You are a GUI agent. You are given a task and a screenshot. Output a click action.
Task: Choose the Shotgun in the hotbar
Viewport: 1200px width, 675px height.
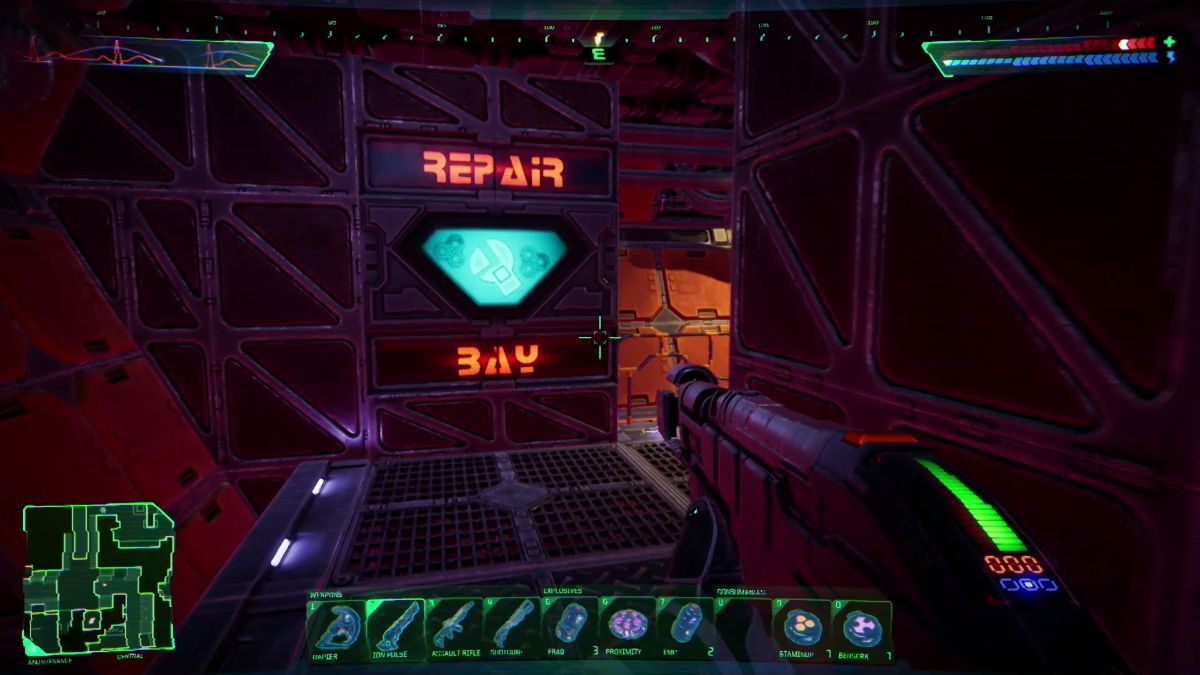512,627
